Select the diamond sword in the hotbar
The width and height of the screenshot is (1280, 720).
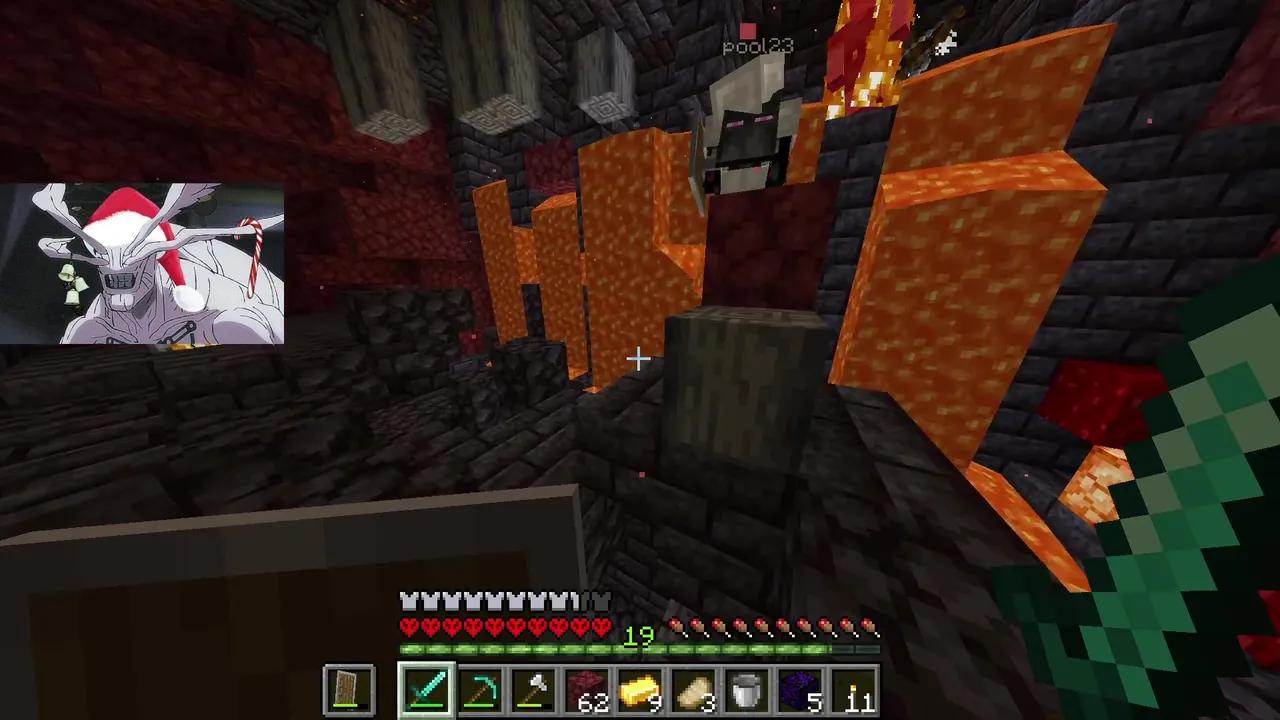click(427, 688)
